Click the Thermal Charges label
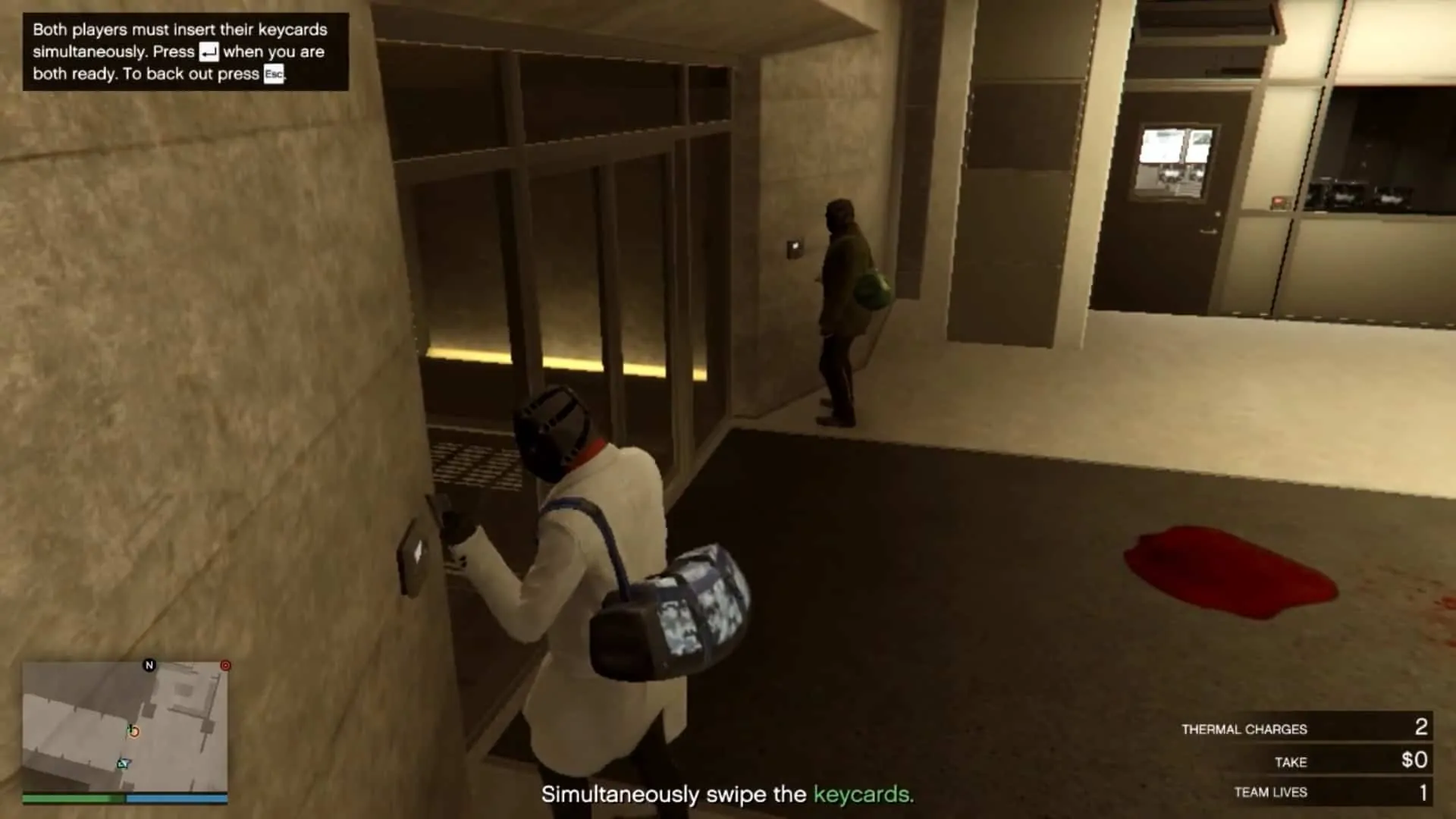 (1244, 729)
